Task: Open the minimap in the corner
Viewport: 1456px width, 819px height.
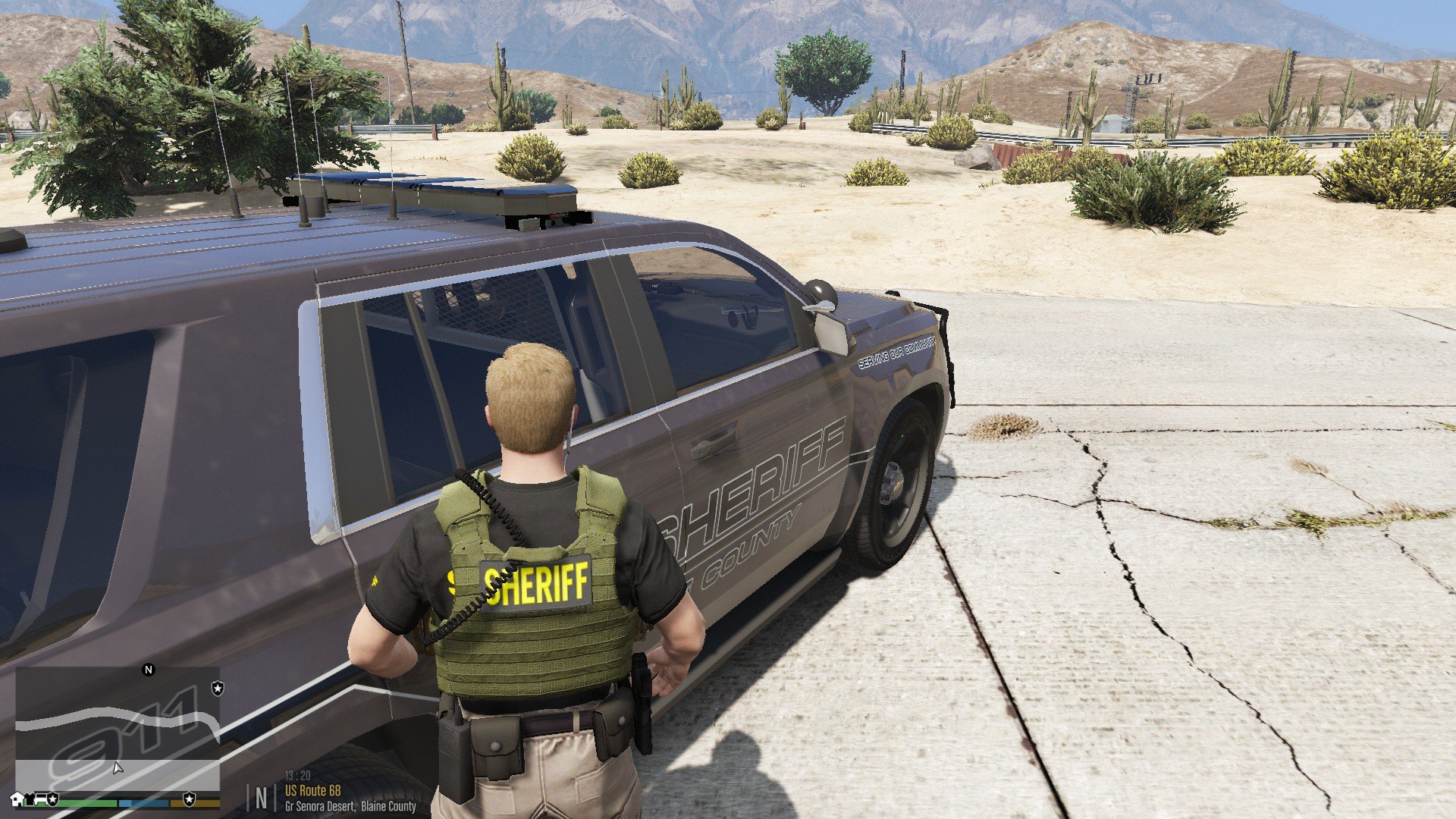Action: [x=118, y=728]
